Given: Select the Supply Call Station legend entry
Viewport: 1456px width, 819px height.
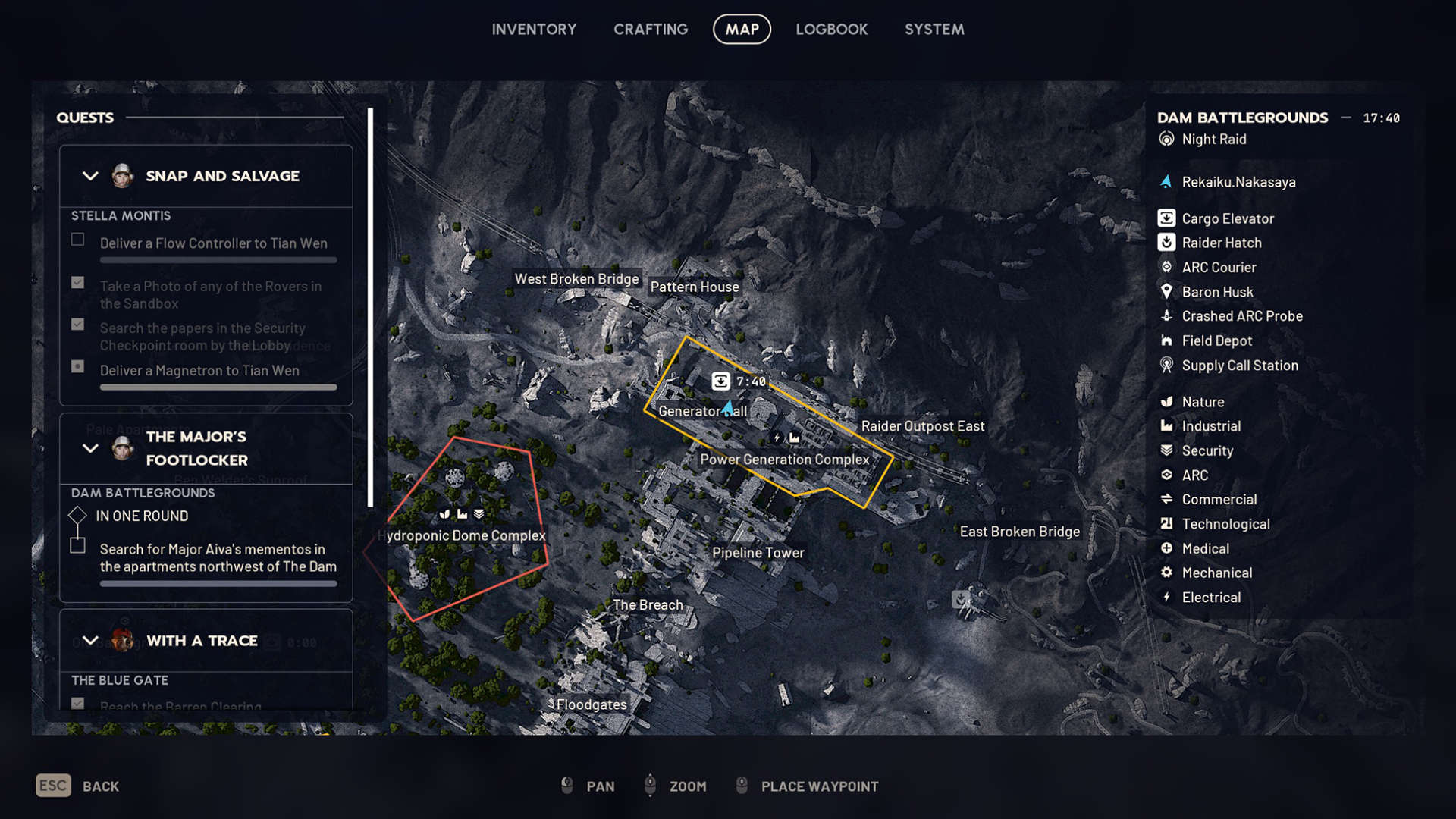Looking at the screenshot, I should (x=1239, y=366).
